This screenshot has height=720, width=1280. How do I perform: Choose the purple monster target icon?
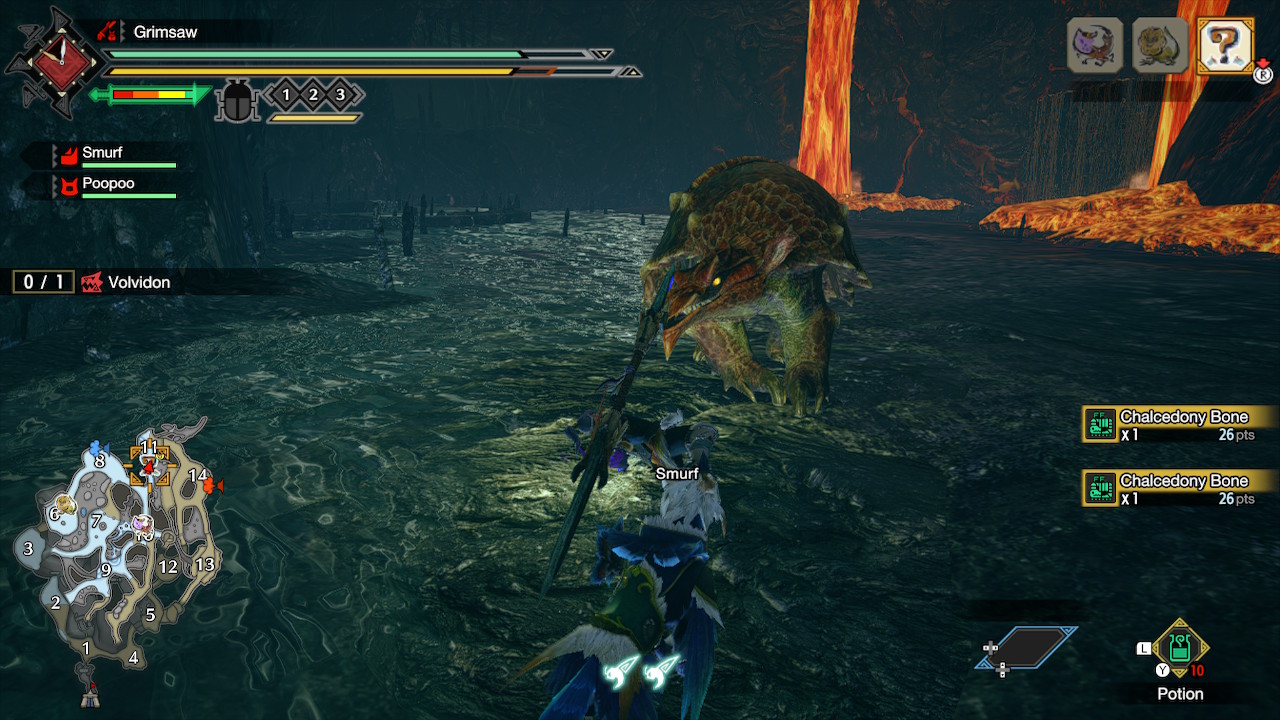(x=1095, y=45)
